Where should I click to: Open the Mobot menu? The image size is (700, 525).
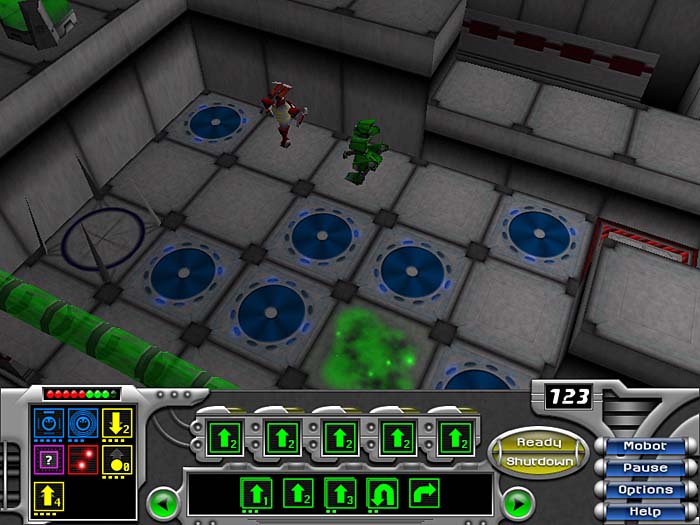point(644,446)
